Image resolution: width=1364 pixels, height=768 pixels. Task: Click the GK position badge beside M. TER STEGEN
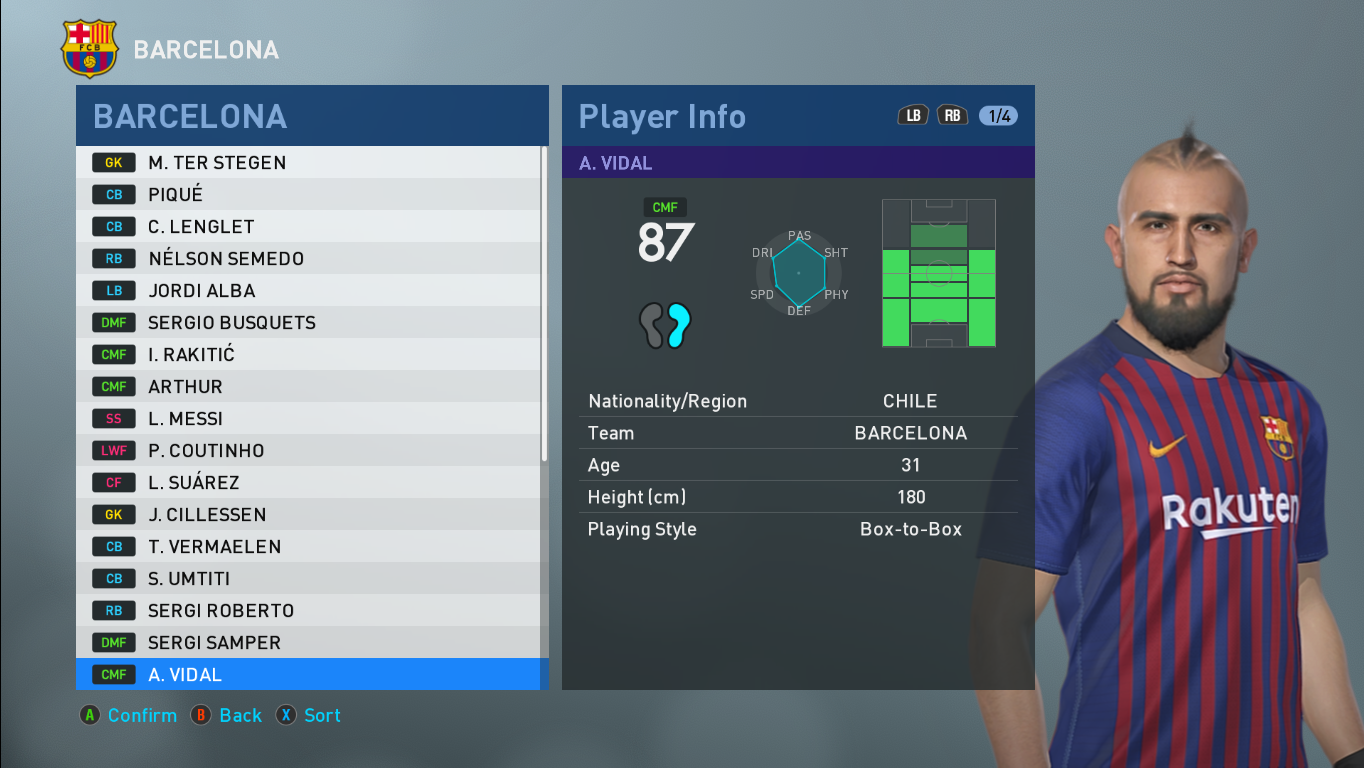pos(113,162)
